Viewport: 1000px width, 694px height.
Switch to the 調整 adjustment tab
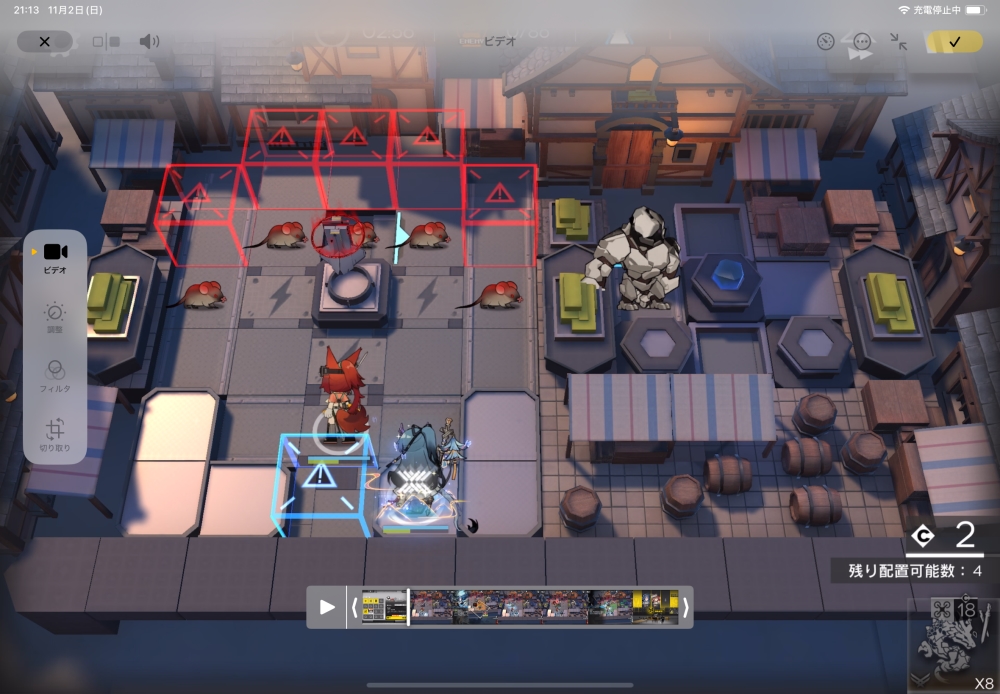point(55,318)
